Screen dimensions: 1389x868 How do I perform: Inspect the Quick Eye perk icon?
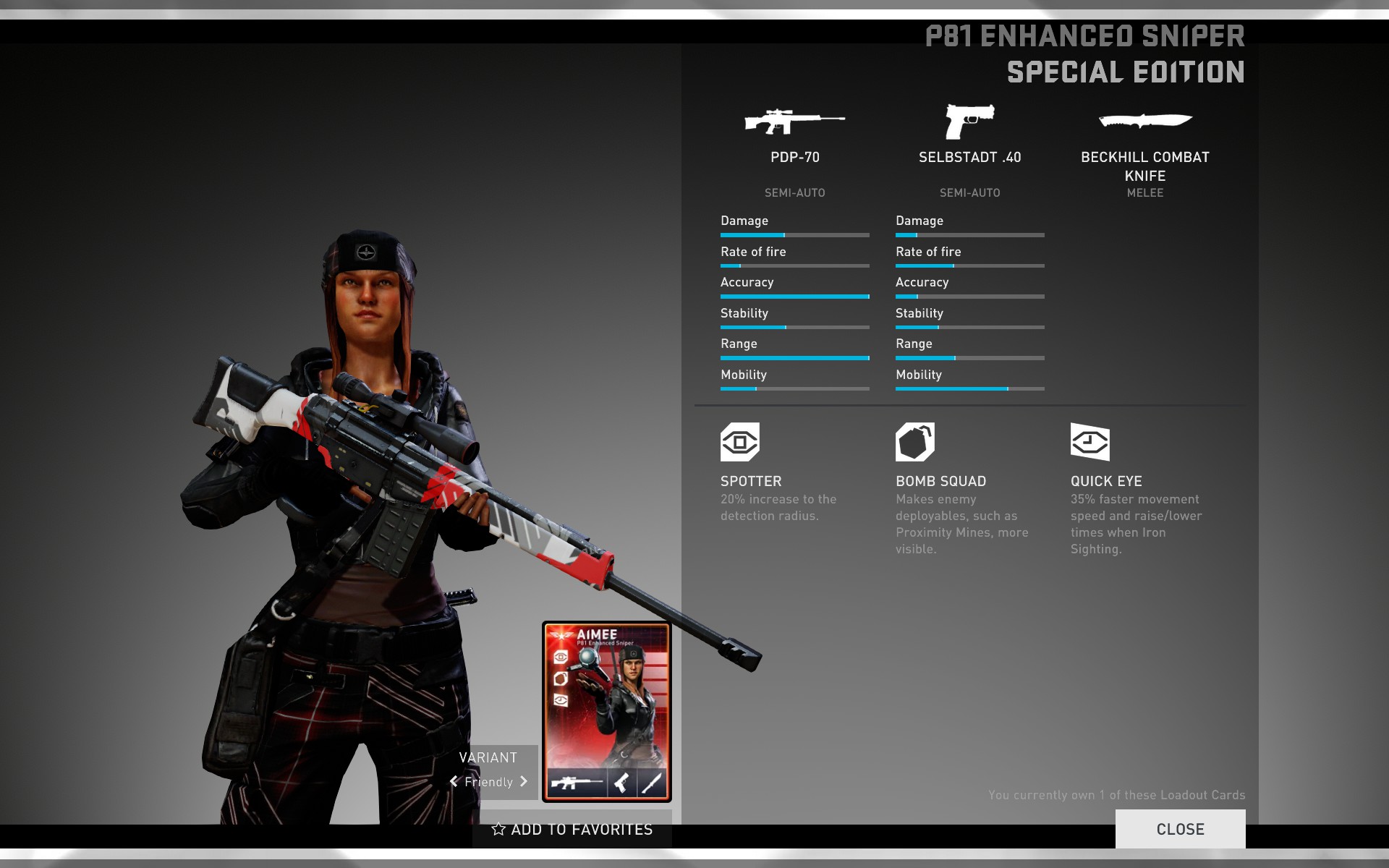(x=1089, y=442)
